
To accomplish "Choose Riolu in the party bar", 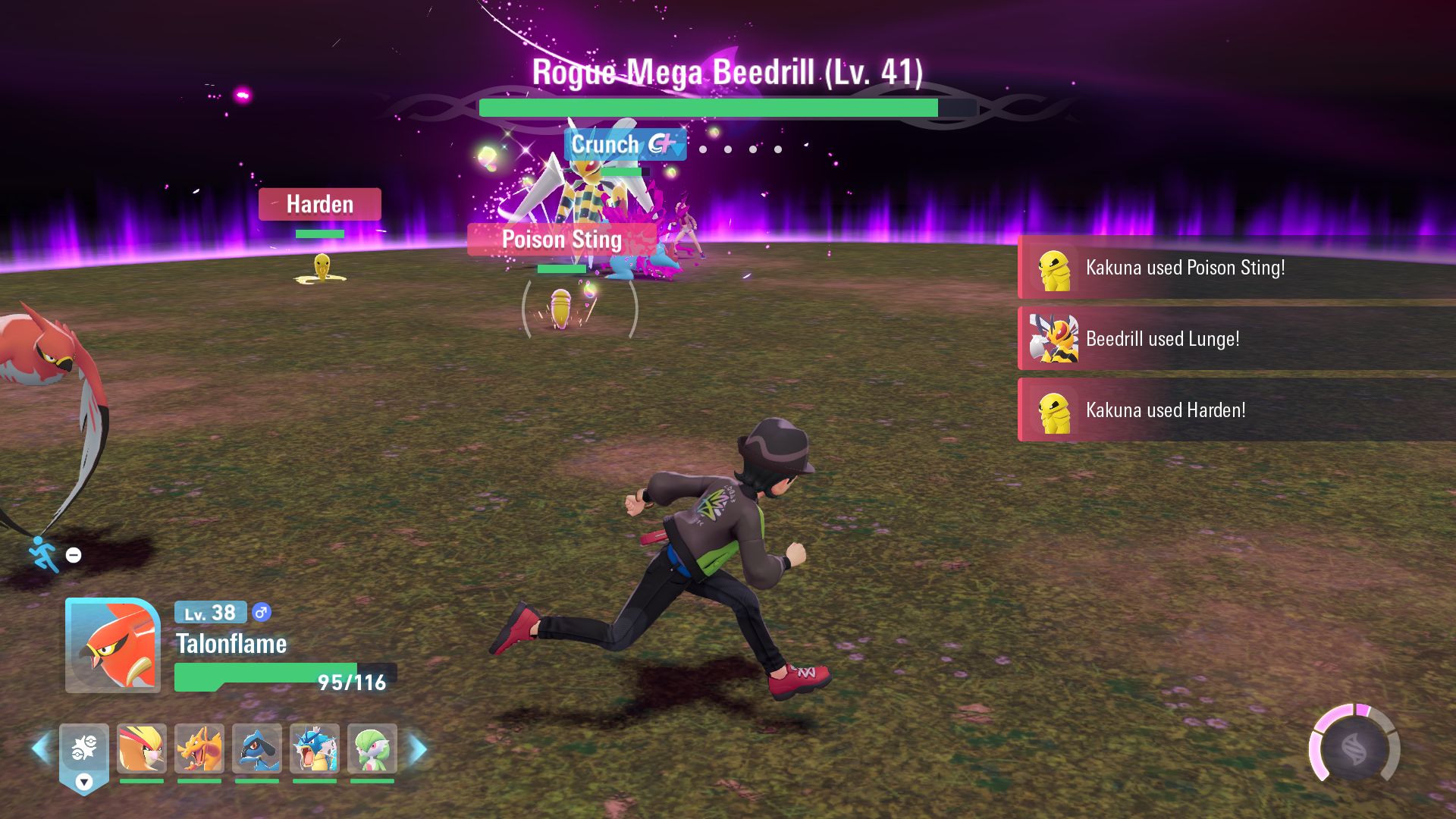I will click(257, 748).
